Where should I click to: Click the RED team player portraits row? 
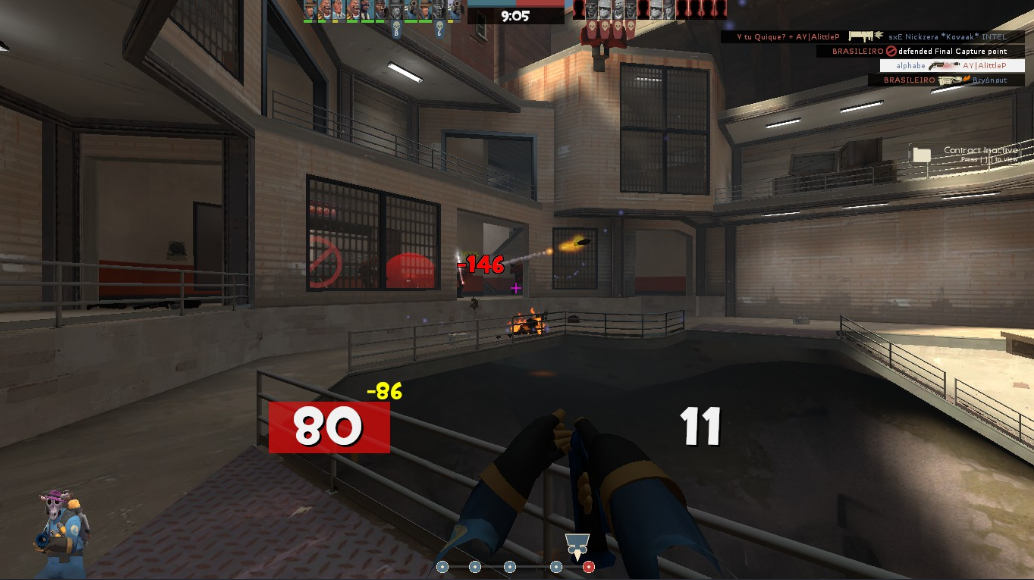649,11
